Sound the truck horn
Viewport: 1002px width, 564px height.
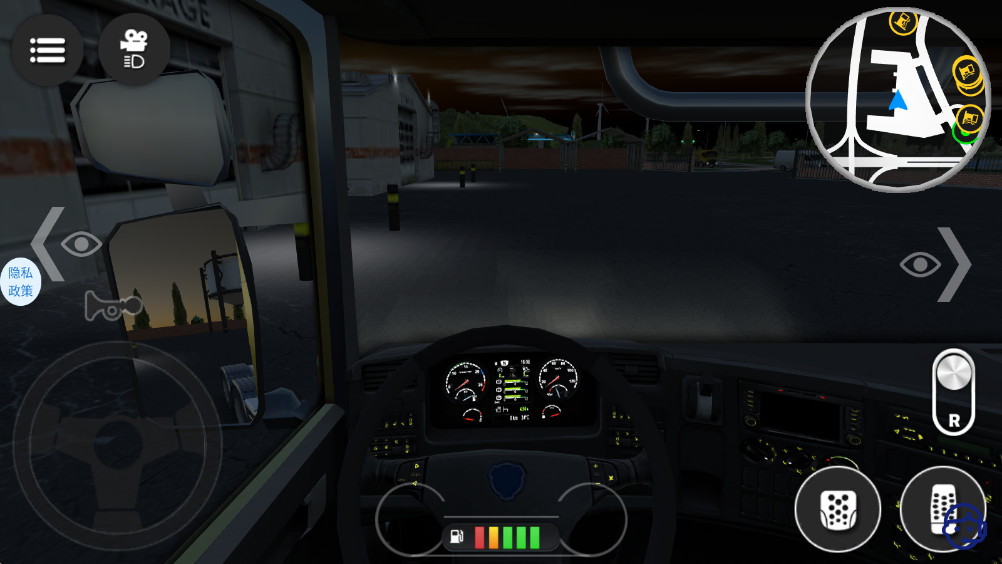pos(112,305)
